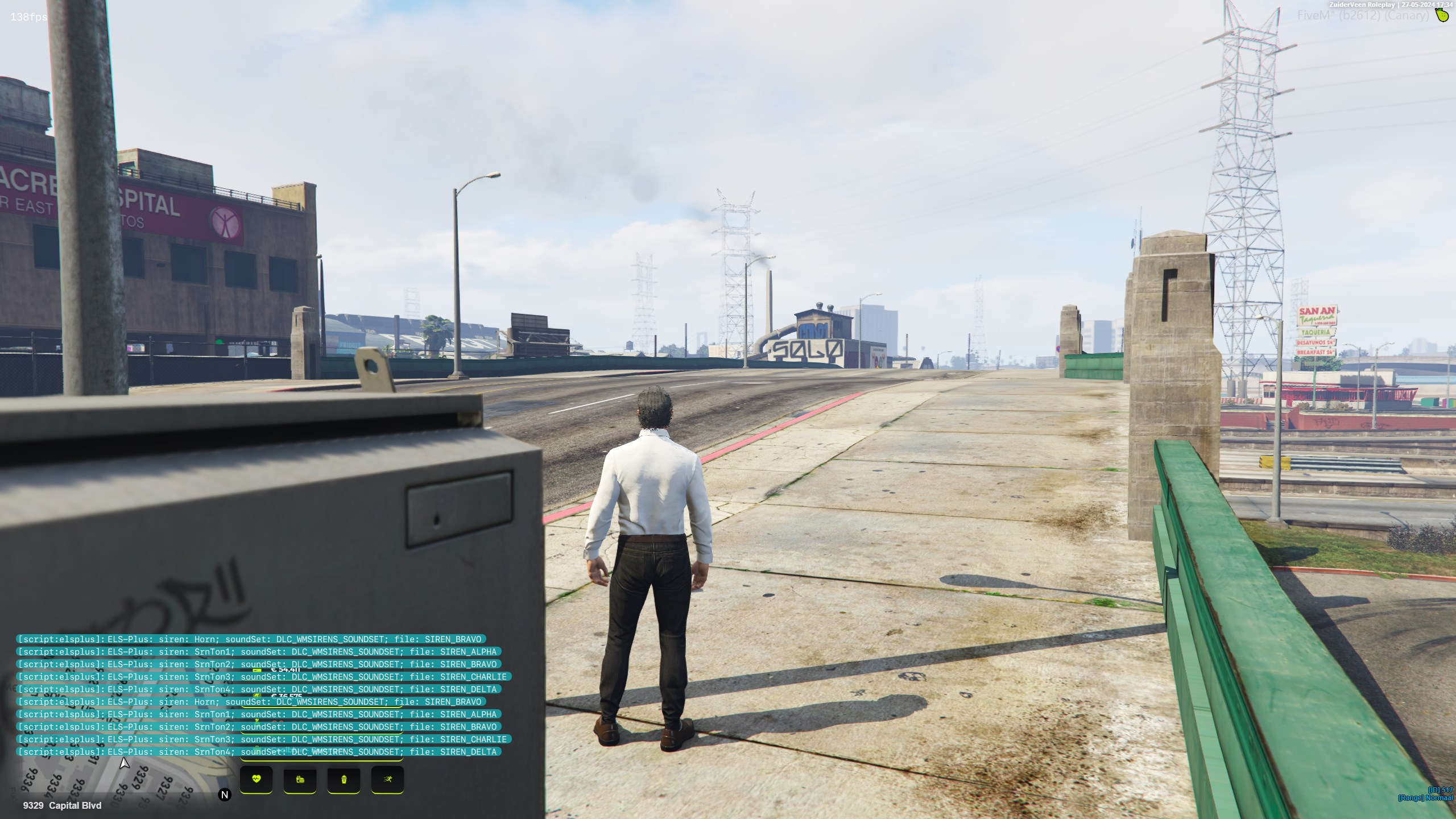Select the running man stamina icon
The width and height of the screenshot is (1456, 819).
[387, 779]
